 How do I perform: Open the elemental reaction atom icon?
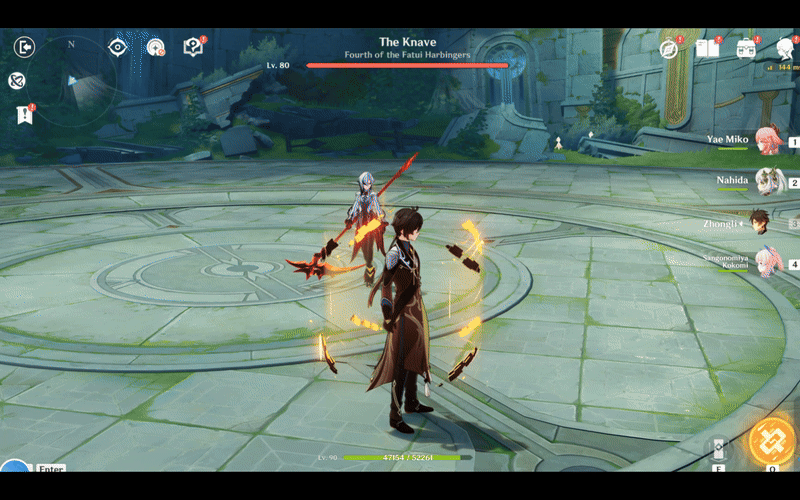[17, 81]
